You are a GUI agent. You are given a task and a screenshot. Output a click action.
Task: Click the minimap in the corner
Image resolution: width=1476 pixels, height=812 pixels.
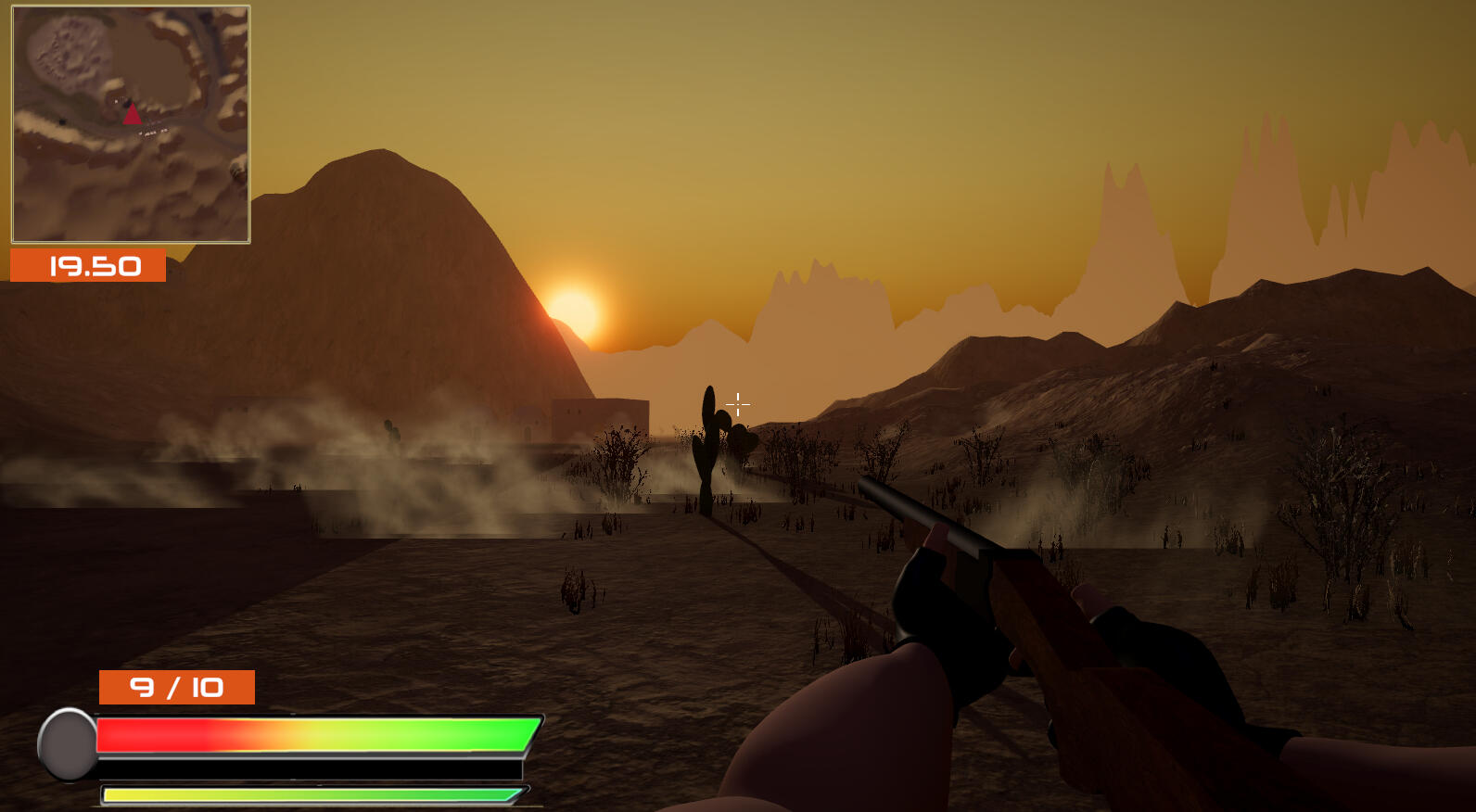131,124
